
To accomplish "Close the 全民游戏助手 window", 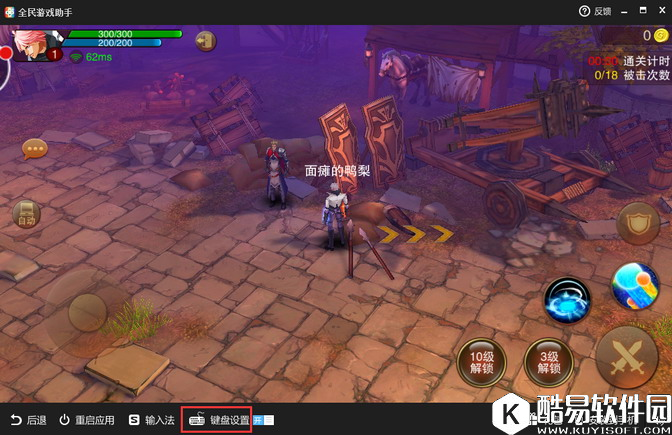I will pos(656,11).
